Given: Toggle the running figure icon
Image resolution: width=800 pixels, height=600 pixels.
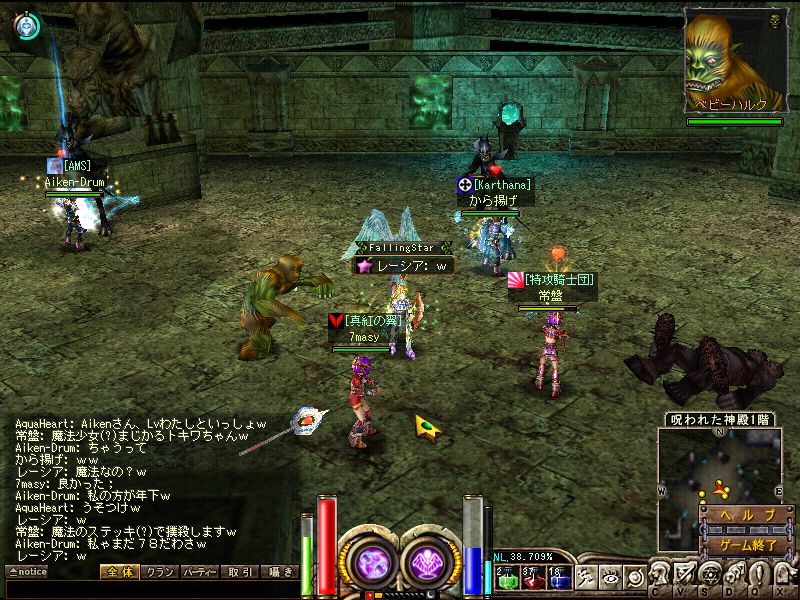Looking at the screenshot, I should (x=586, y=577).
